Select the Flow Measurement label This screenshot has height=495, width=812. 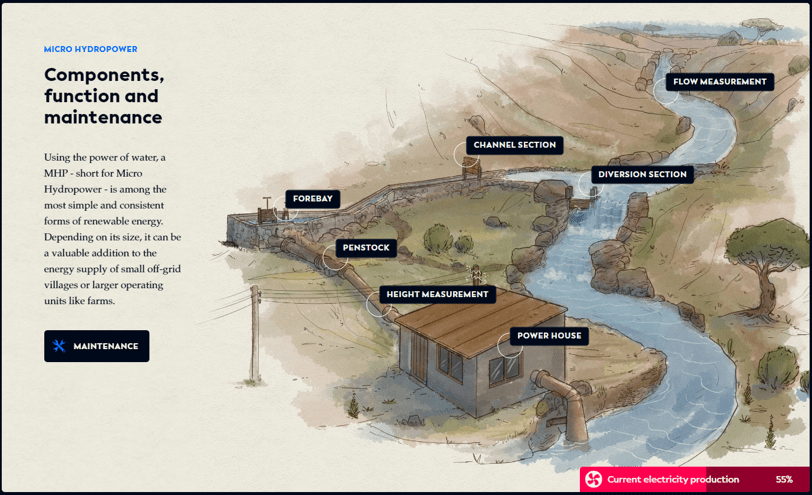coord(719,82)
